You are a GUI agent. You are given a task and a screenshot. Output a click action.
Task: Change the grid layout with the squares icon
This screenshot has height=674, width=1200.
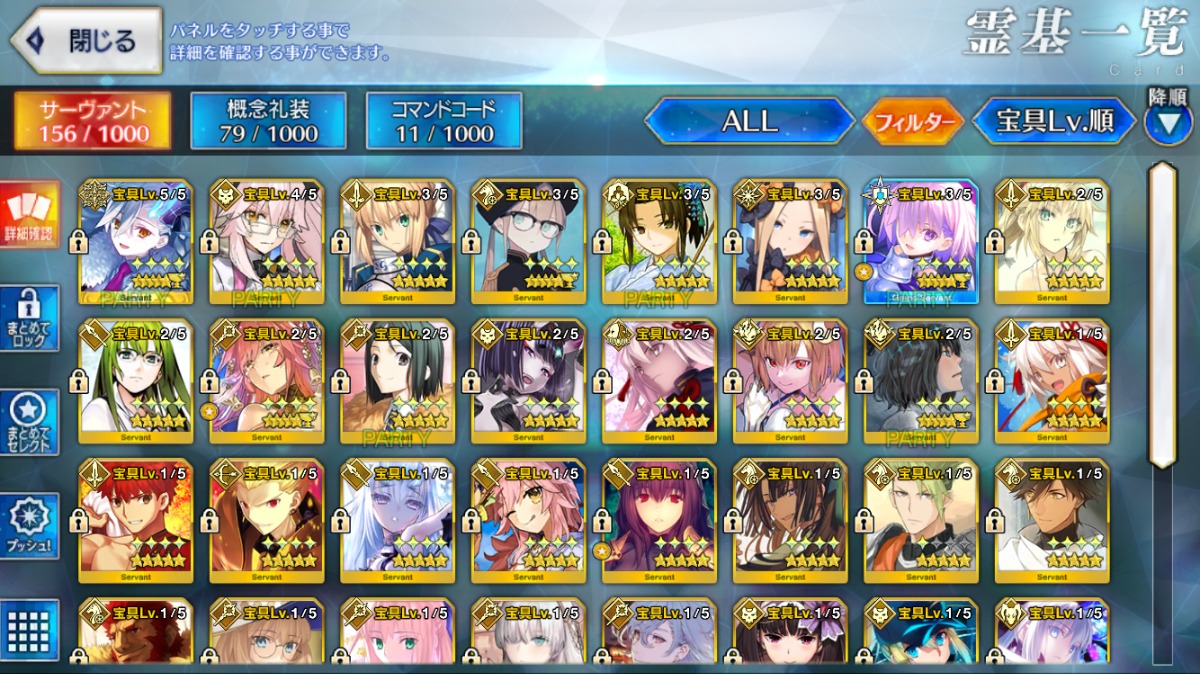tap(30, 630)
